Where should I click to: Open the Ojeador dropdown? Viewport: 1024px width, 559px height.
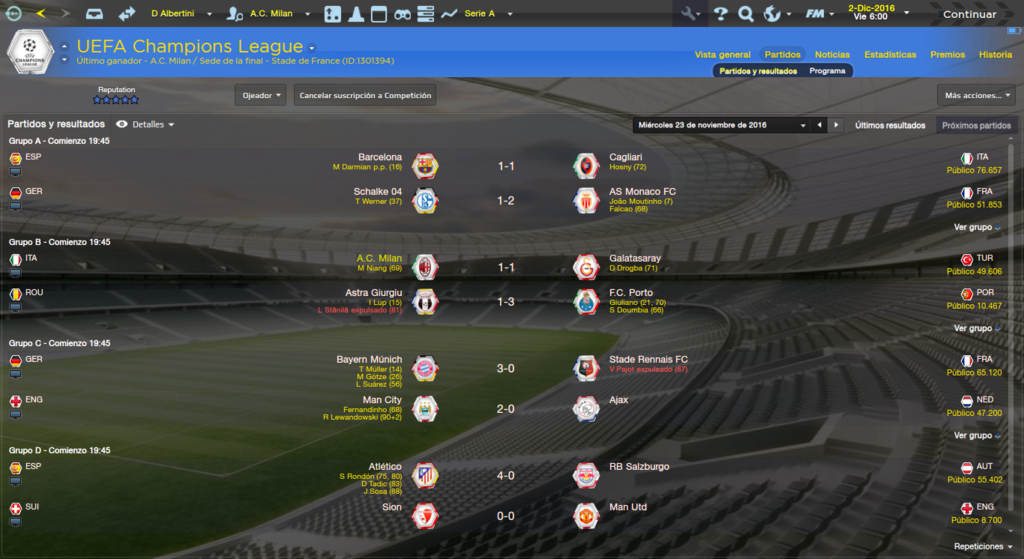point(260,96)
